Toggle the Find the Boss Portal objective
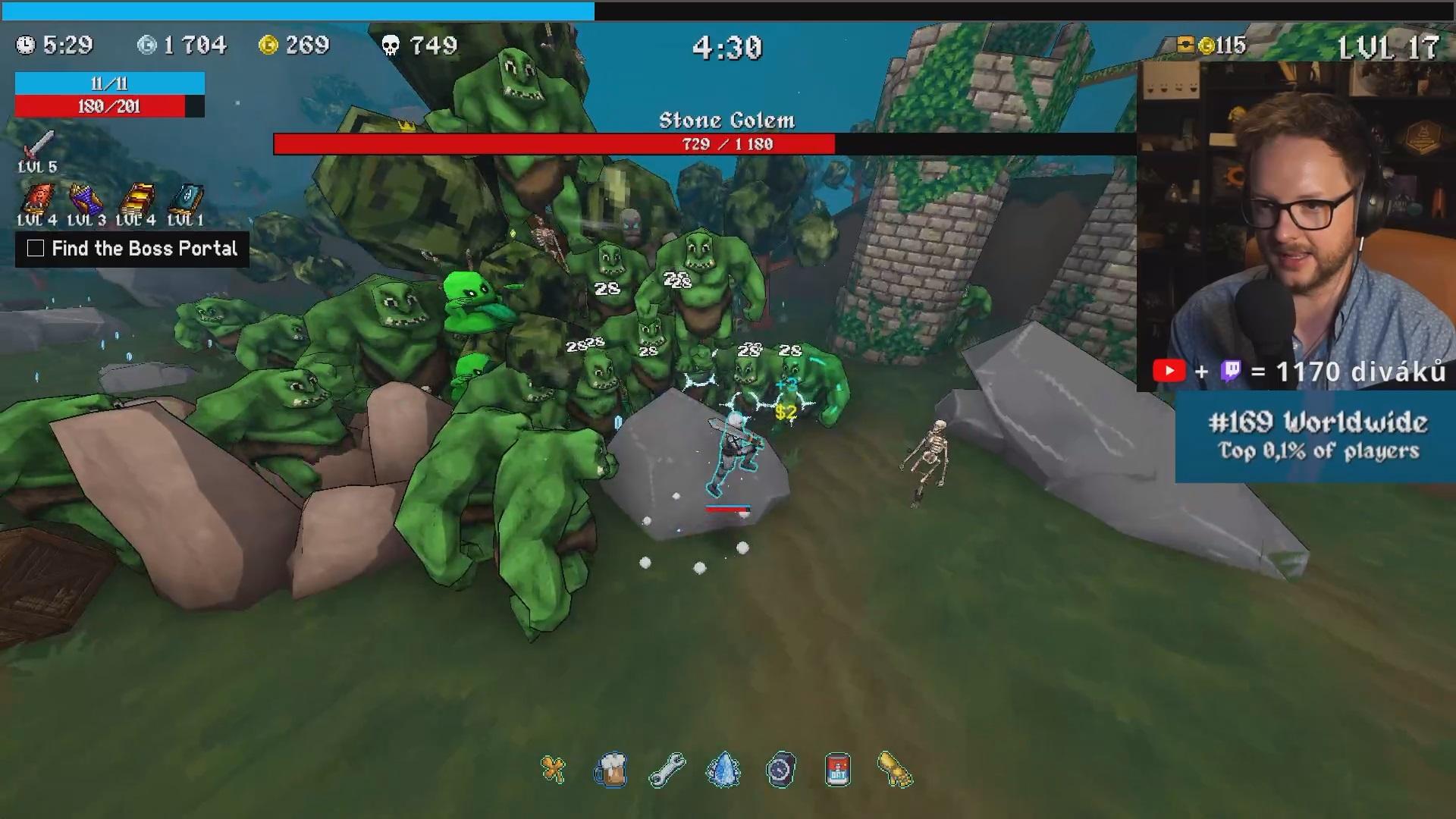Viewport: 1456px width, 819px height. (36, 249)
